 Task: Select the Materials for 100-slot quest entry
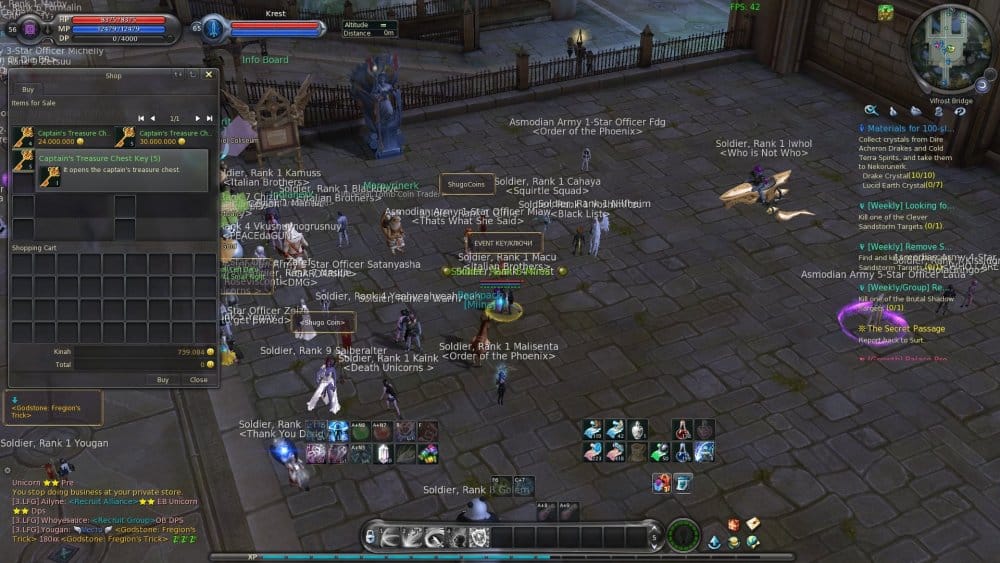(910, 128)
